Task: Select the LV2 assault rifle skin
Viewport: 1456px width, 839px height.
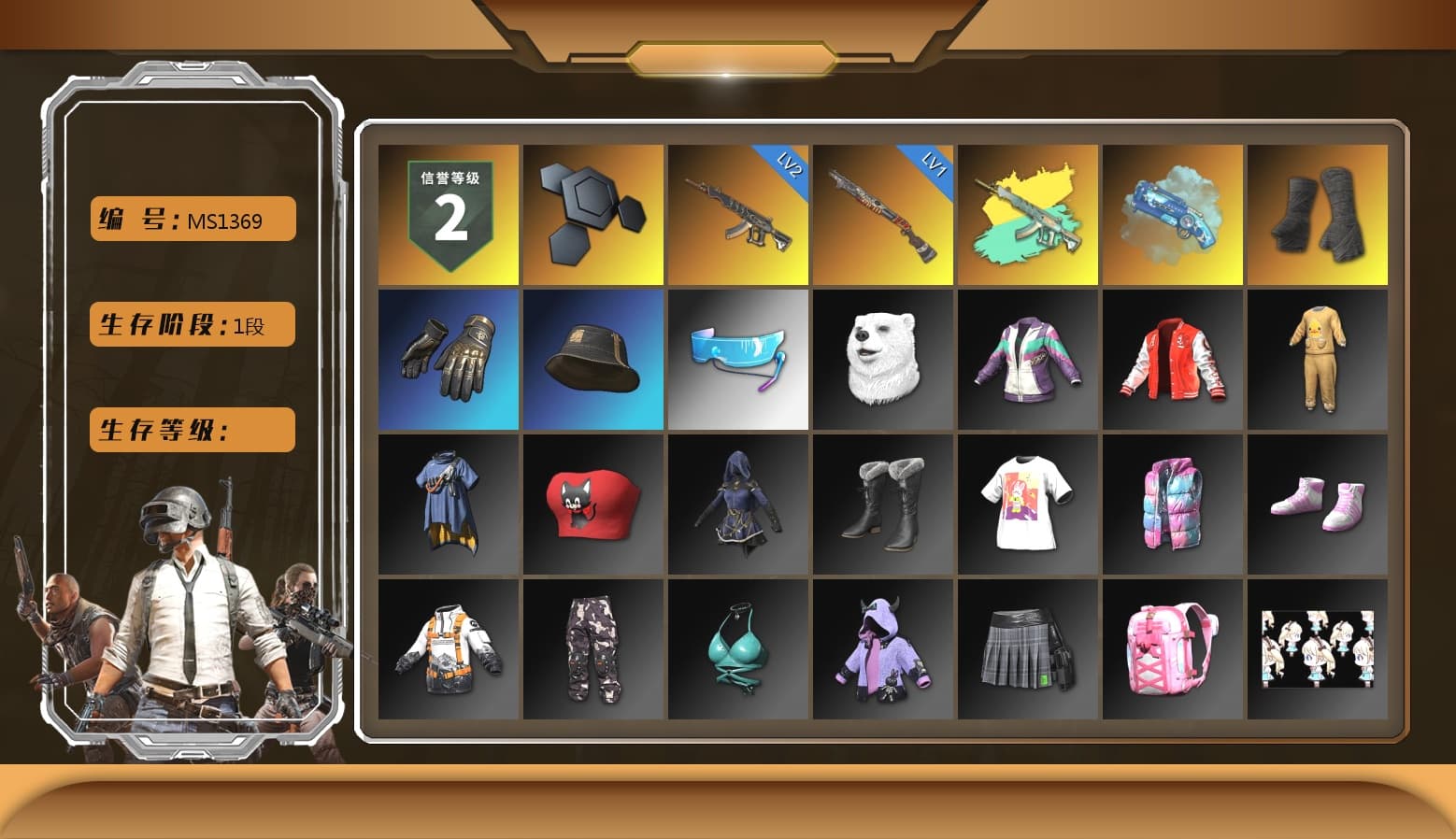Action: pyautogui.click(x=738, y=214)
